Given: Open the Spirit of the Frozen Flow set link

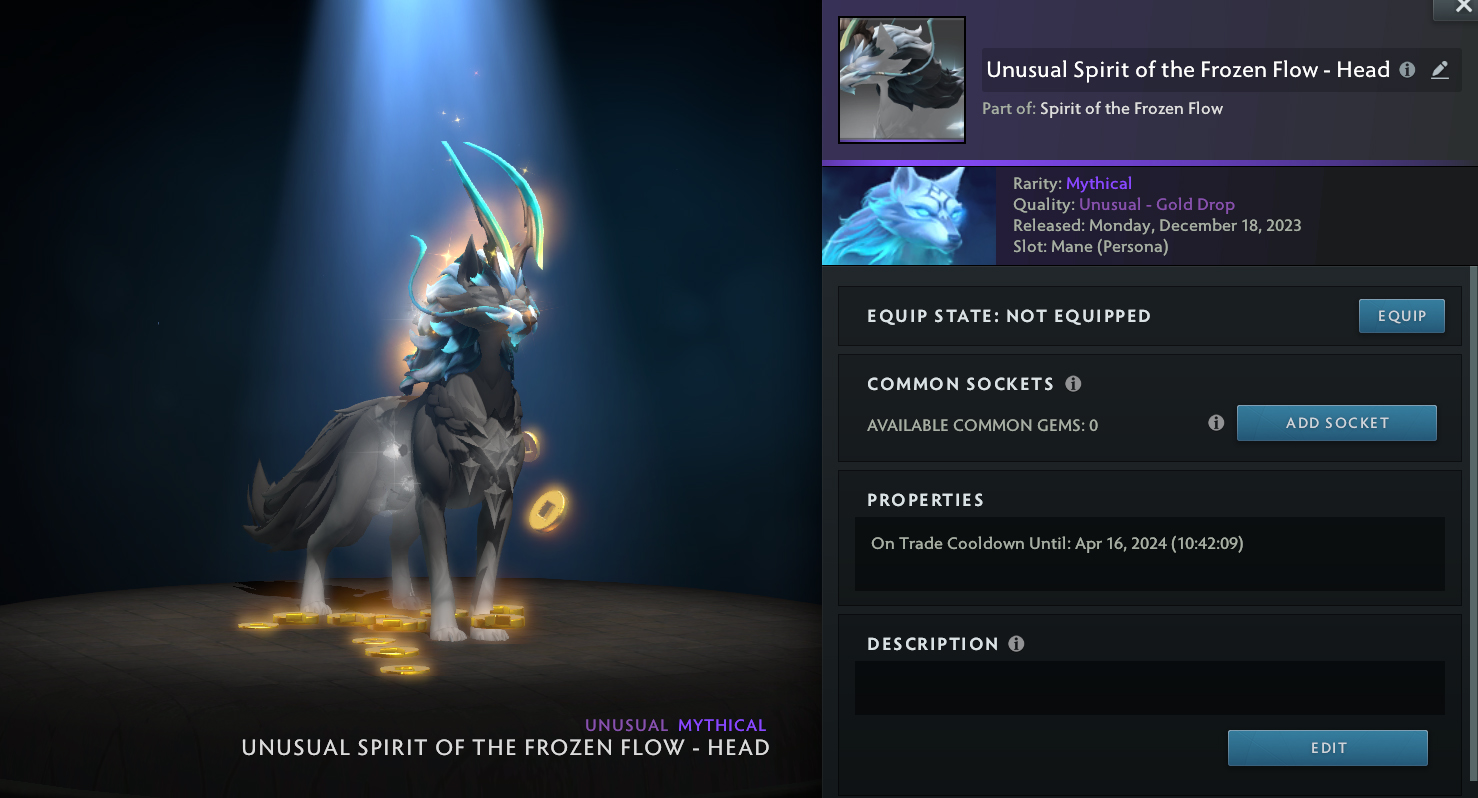Looking at the screenshot, I should coord(1131,108).
